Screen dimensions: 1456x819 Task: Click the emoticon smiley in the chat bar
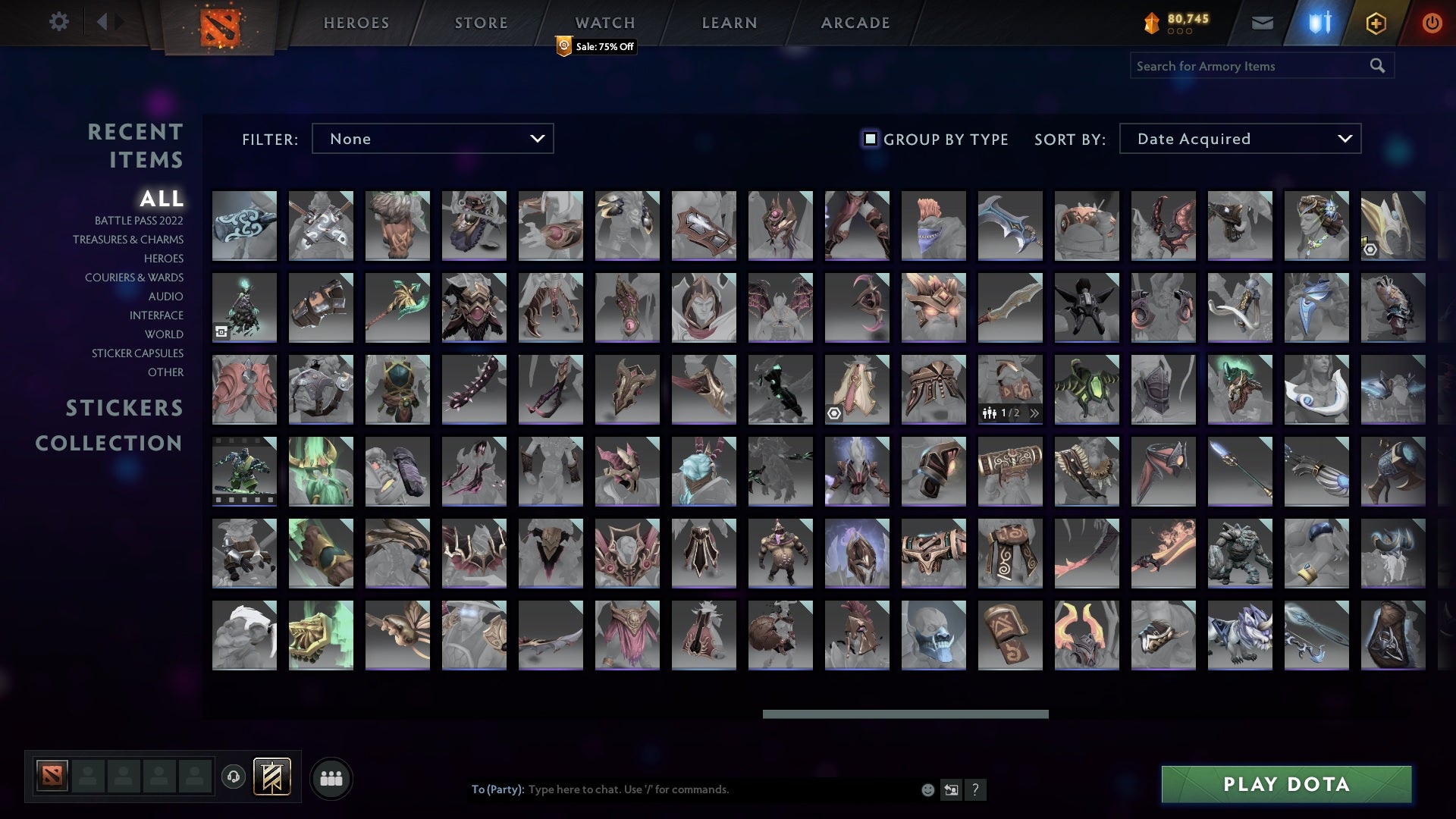(927, 789)
